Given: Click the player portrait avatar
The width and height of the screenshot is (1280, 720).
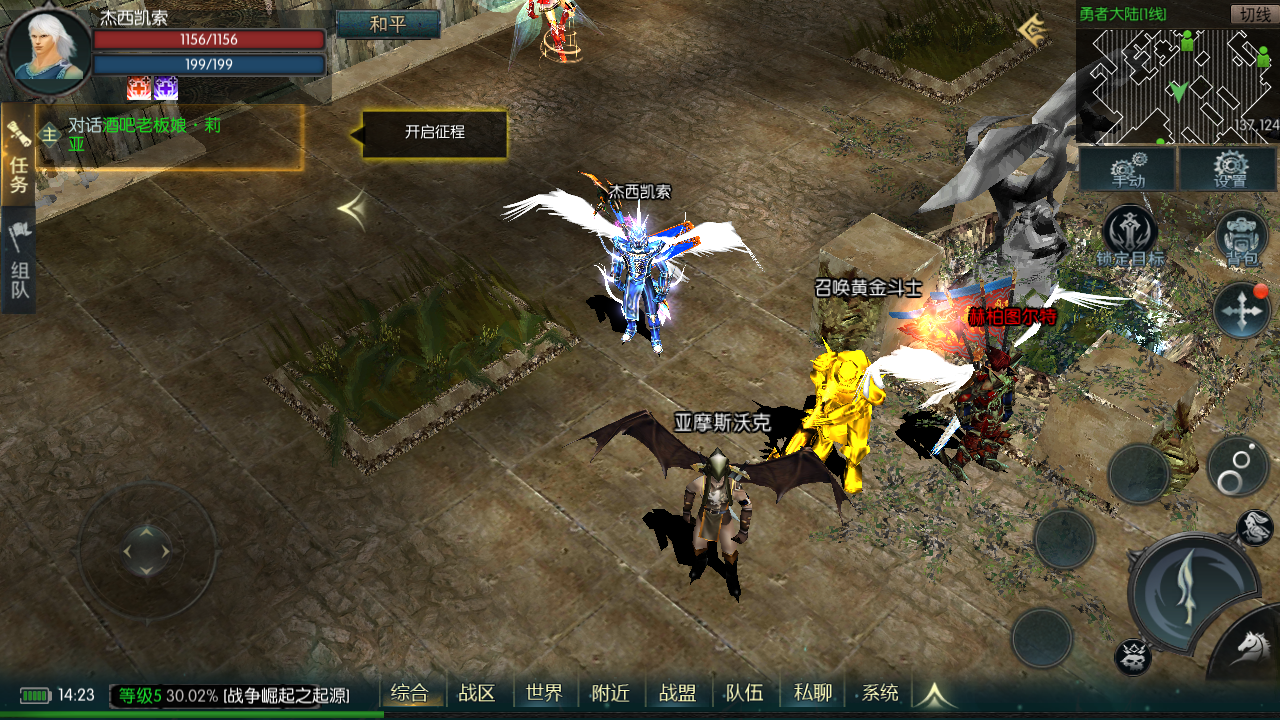Looking at the screenshot, I should point(48,50).
